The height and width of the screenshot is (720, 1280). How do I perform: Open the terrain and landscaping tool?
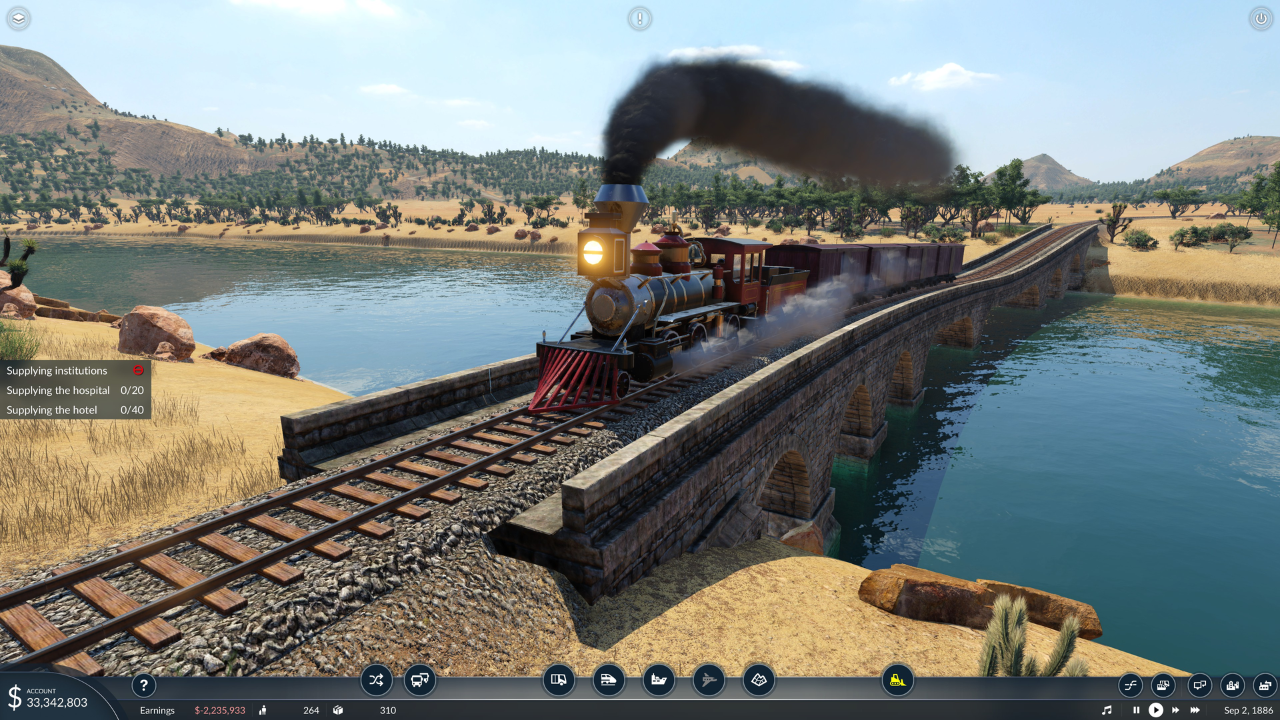(759, 680)
